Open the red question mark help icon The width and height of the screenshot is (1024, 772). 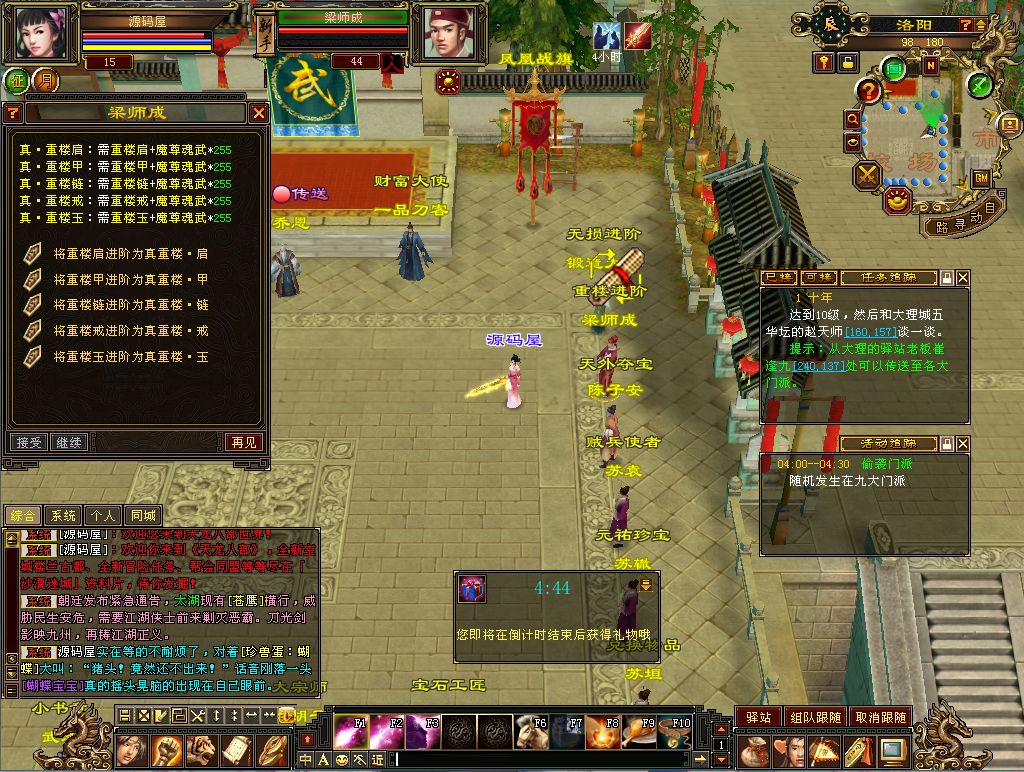tap(869, 91)
